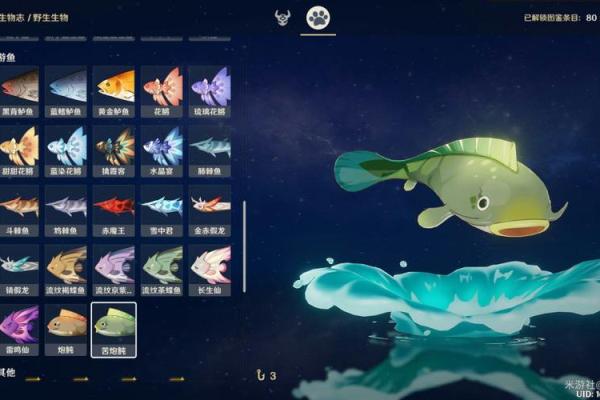Select the 斗棘鱼 fish entry
Viewport: 600px width, 400px height.
(x=19, y=206)
